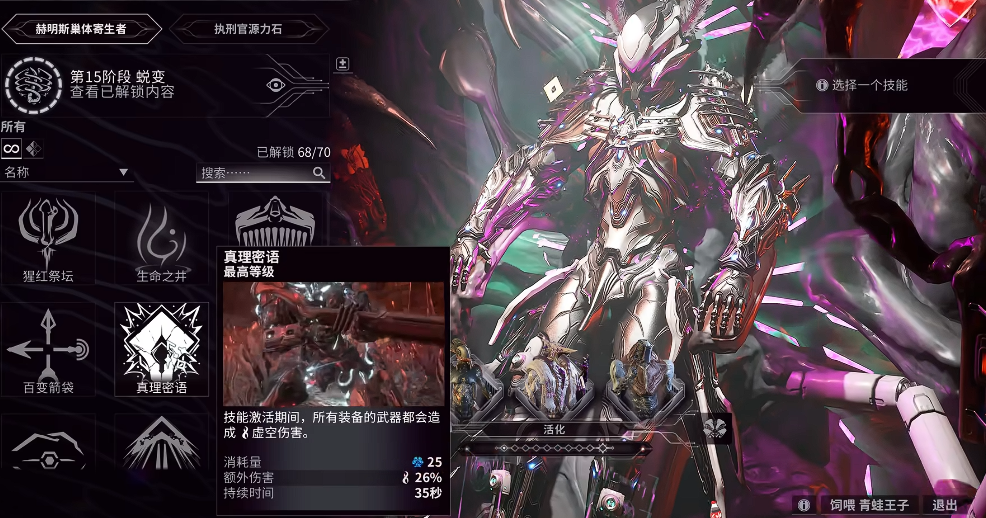Viewport: 986px width, 518px height.
Task: View unlocked content for 第15阶段 蜕变
Action: (122, 93)
